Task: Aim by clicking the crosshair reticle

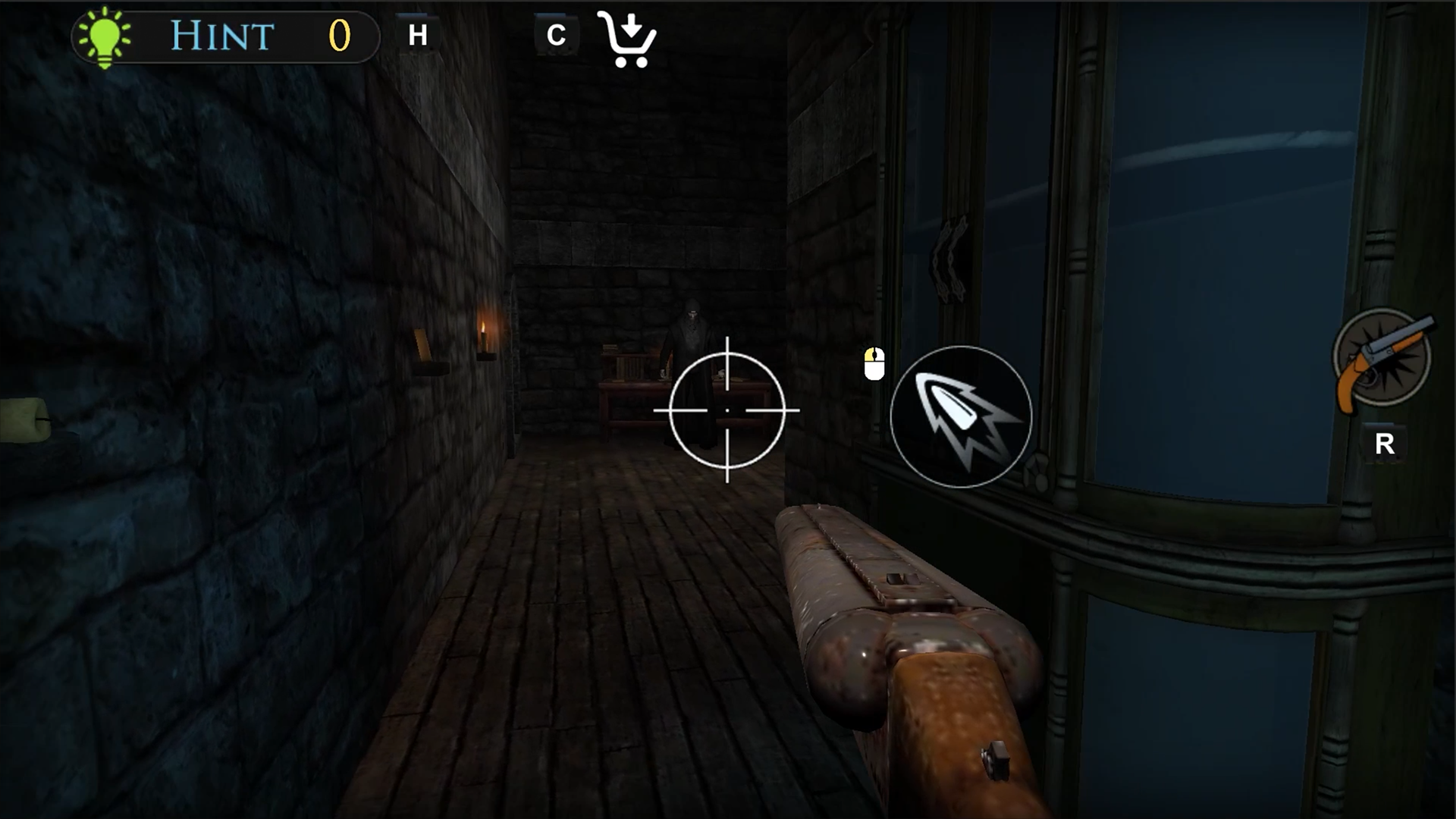Action: click(x=726, y=410)
